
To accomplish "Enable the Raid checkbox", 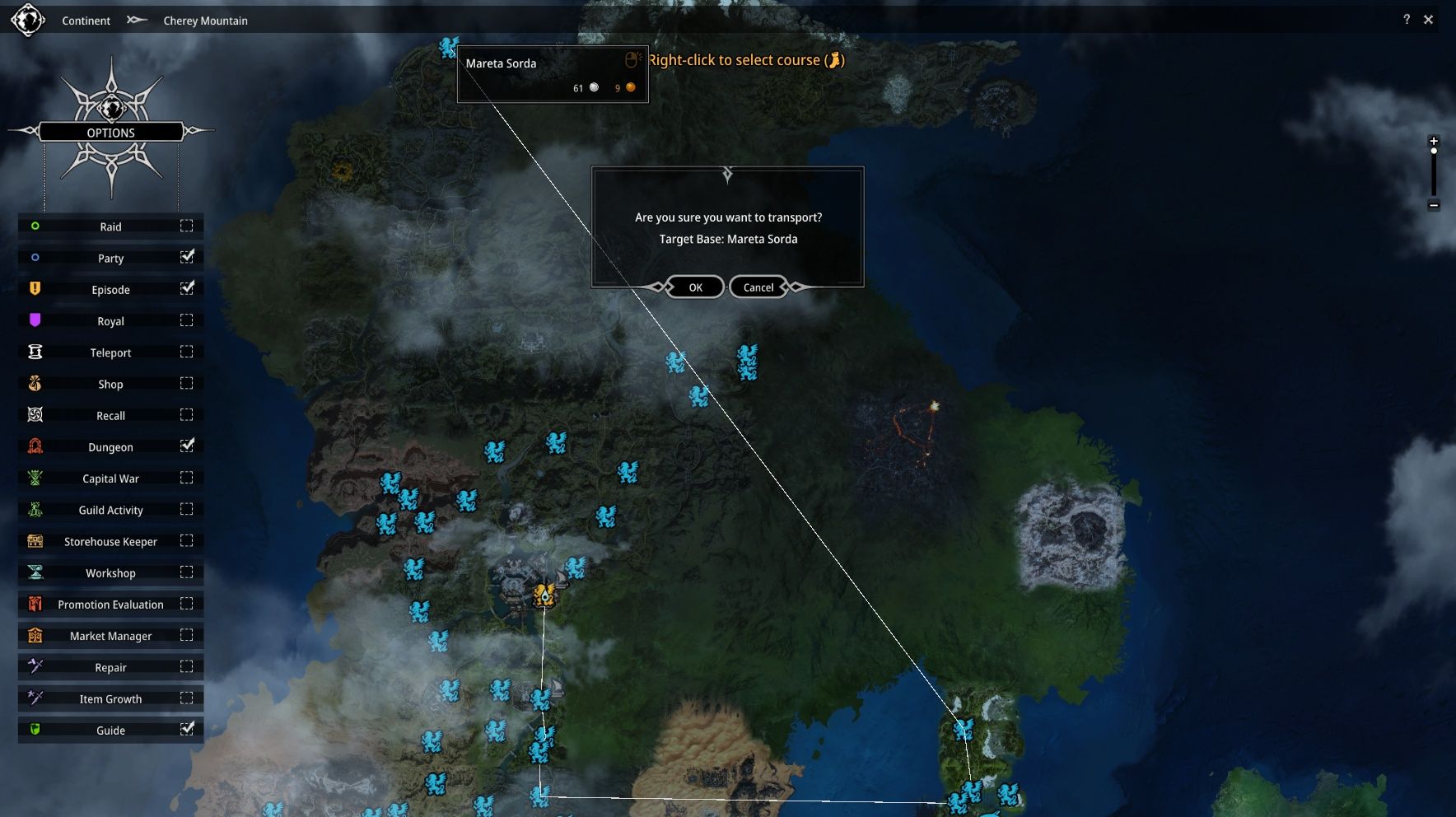I will [188, 226].
